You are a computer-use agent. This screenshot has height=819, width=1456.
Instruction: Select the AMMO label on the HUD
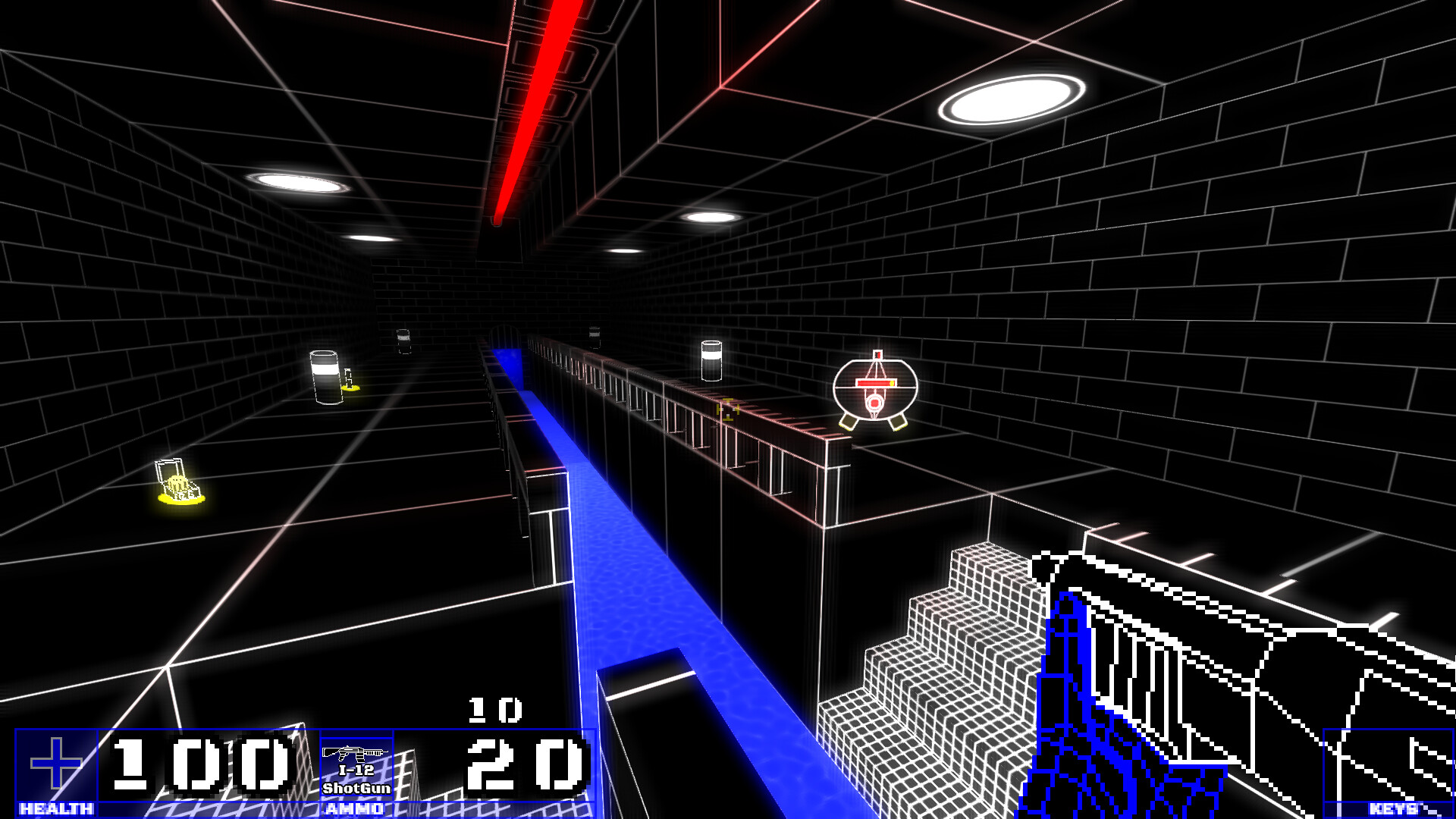(x=356, y=807)
